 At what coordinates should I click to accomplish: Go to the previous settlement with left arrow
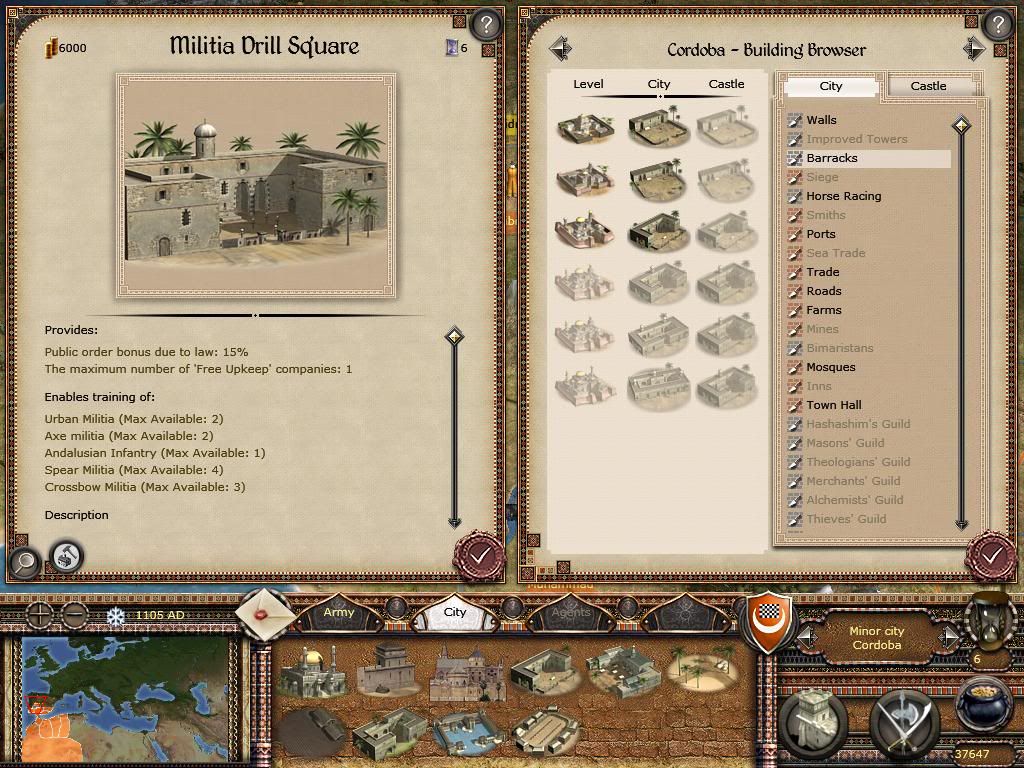(x=560, y=48)
